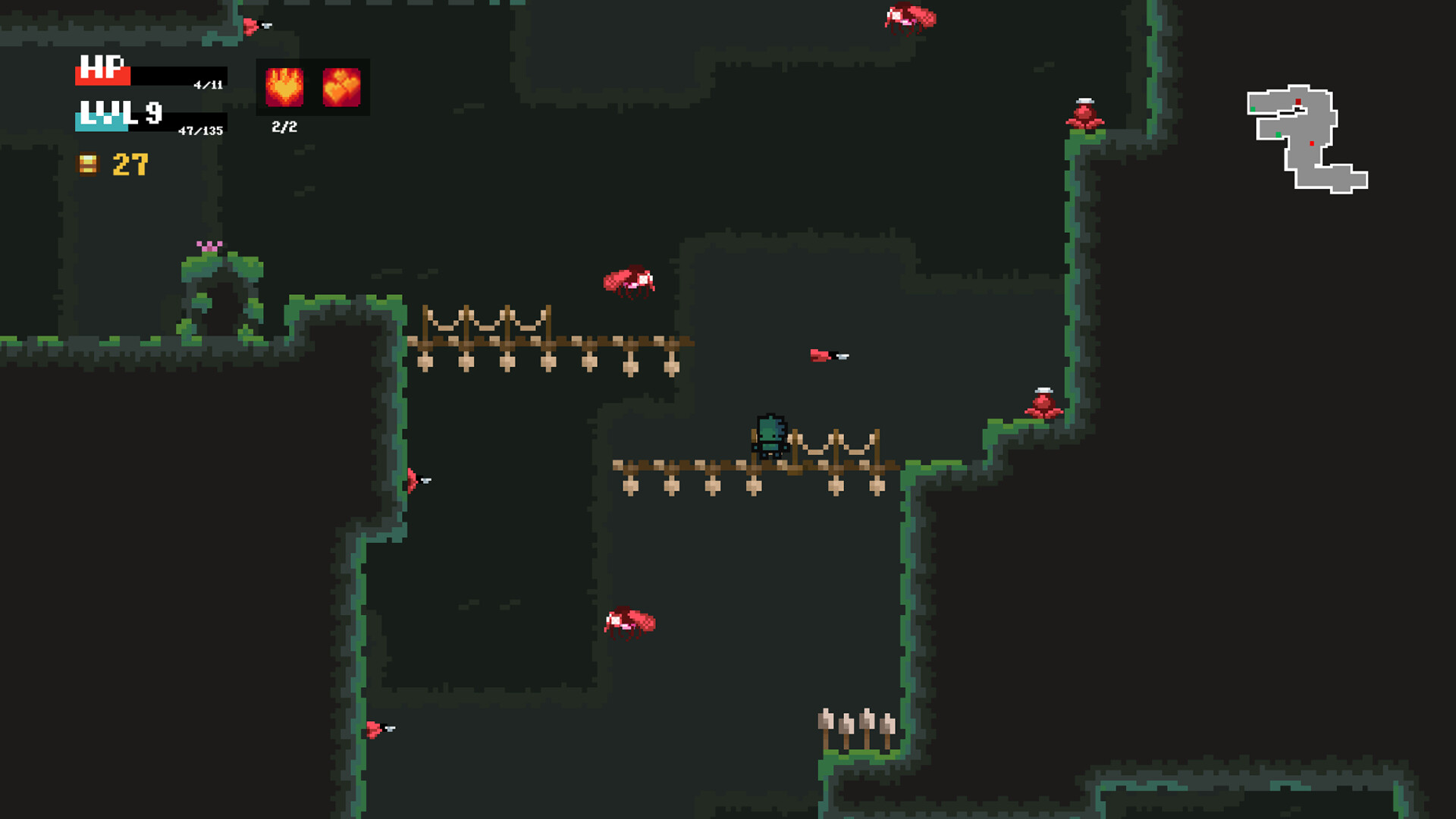Click the dart projectile flying mid-screen
Viewport: 1456px width, 819px height.
pos(829,355)
